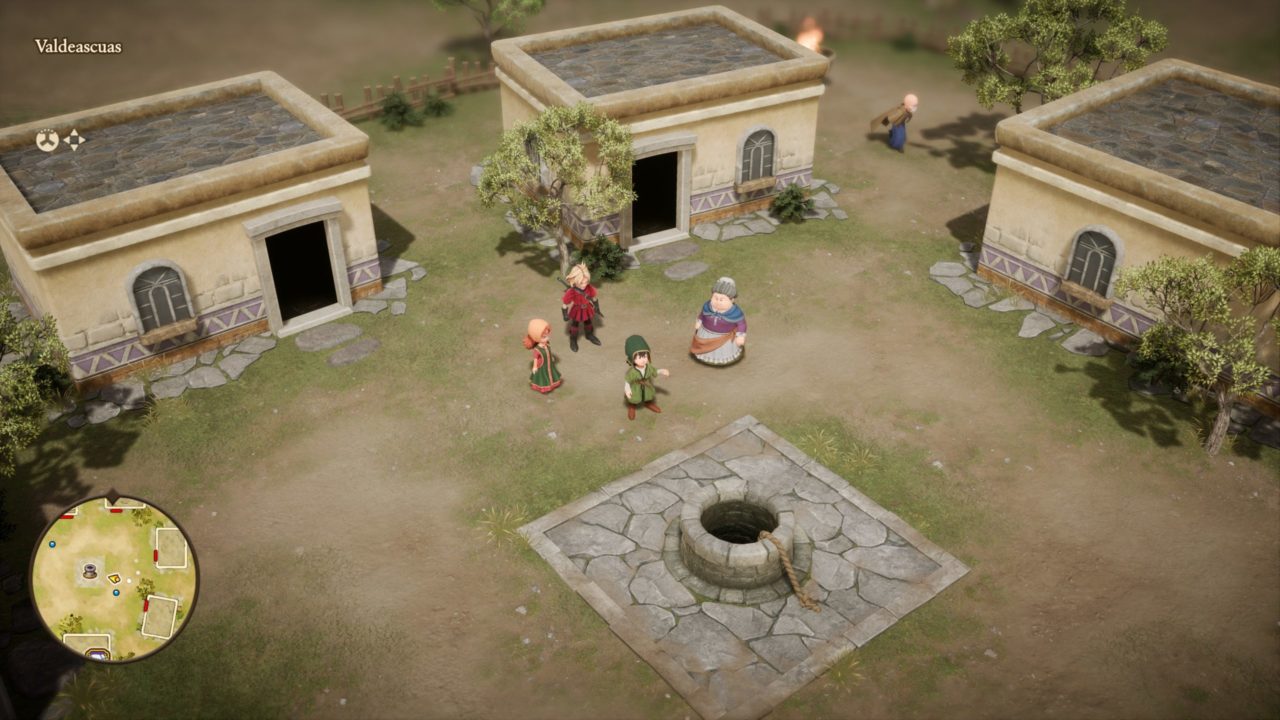
Task: Open the circular minimap
Action: [x=113, y=578]
